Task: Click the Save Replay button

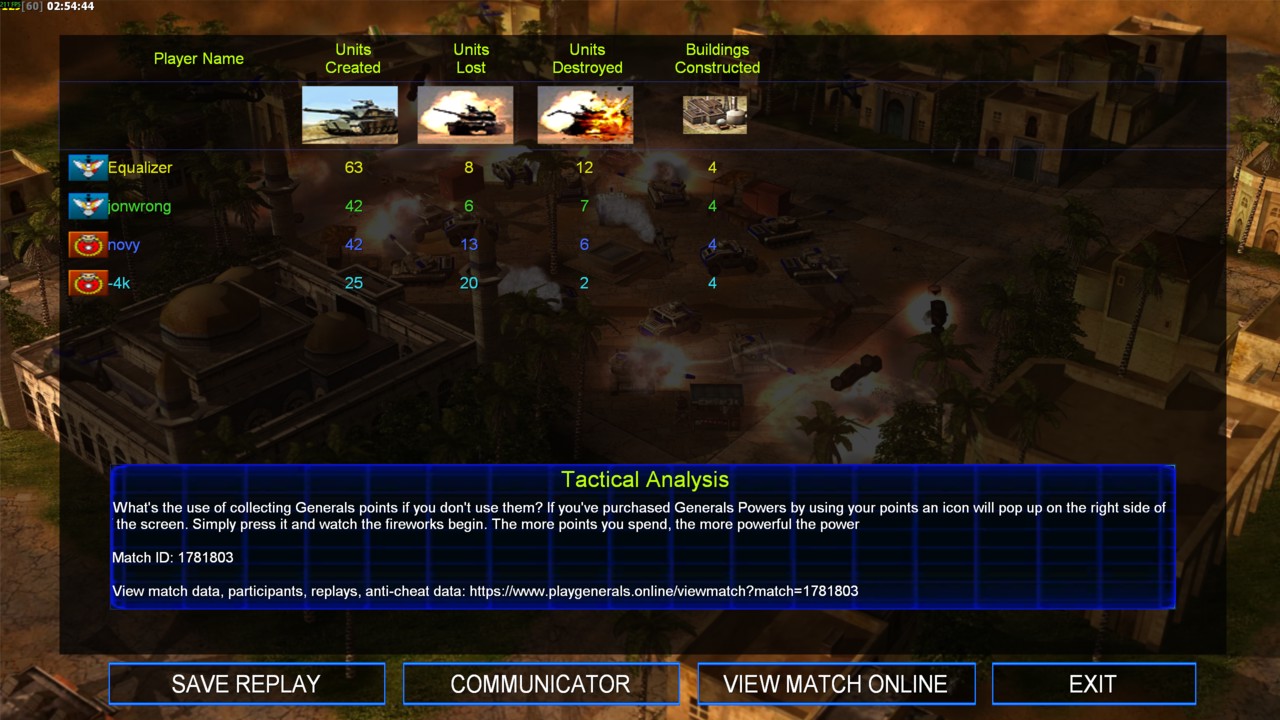Action: pos(246,684)
